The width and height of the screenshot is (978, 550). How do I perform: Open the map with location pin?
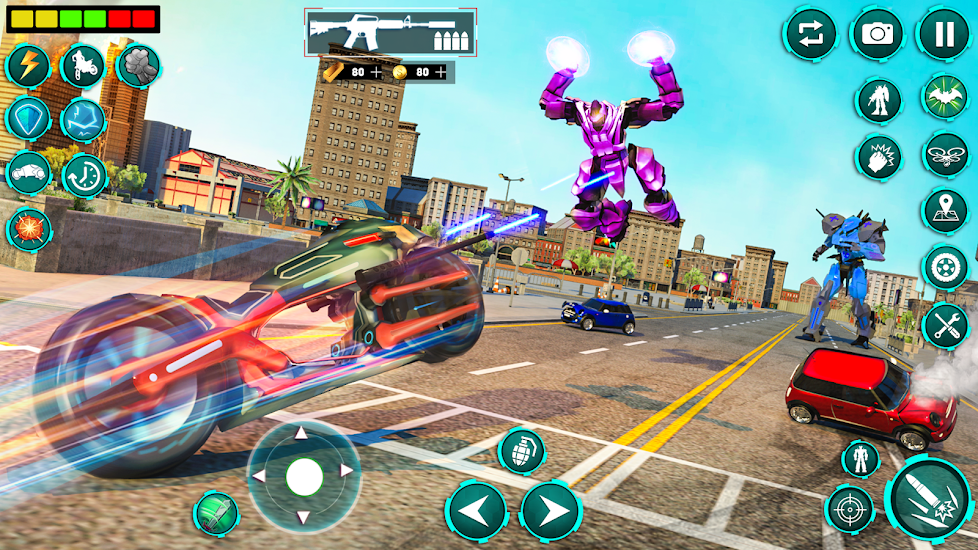tap(944, 211)
